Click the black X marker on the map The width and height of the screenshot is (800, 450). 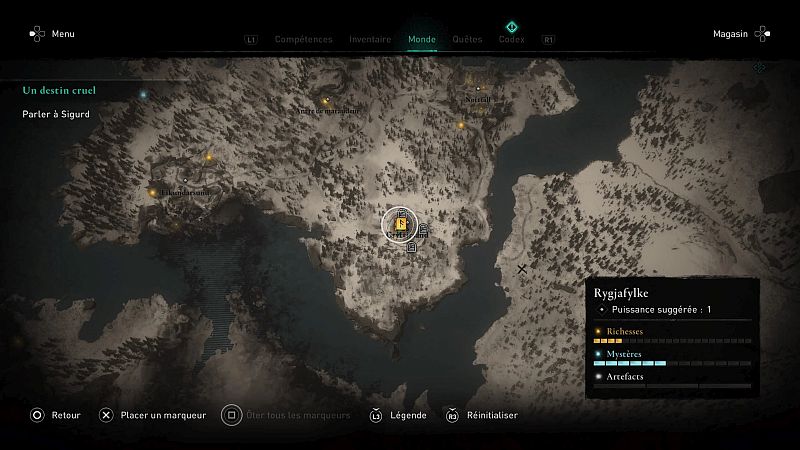pos(521,269)
